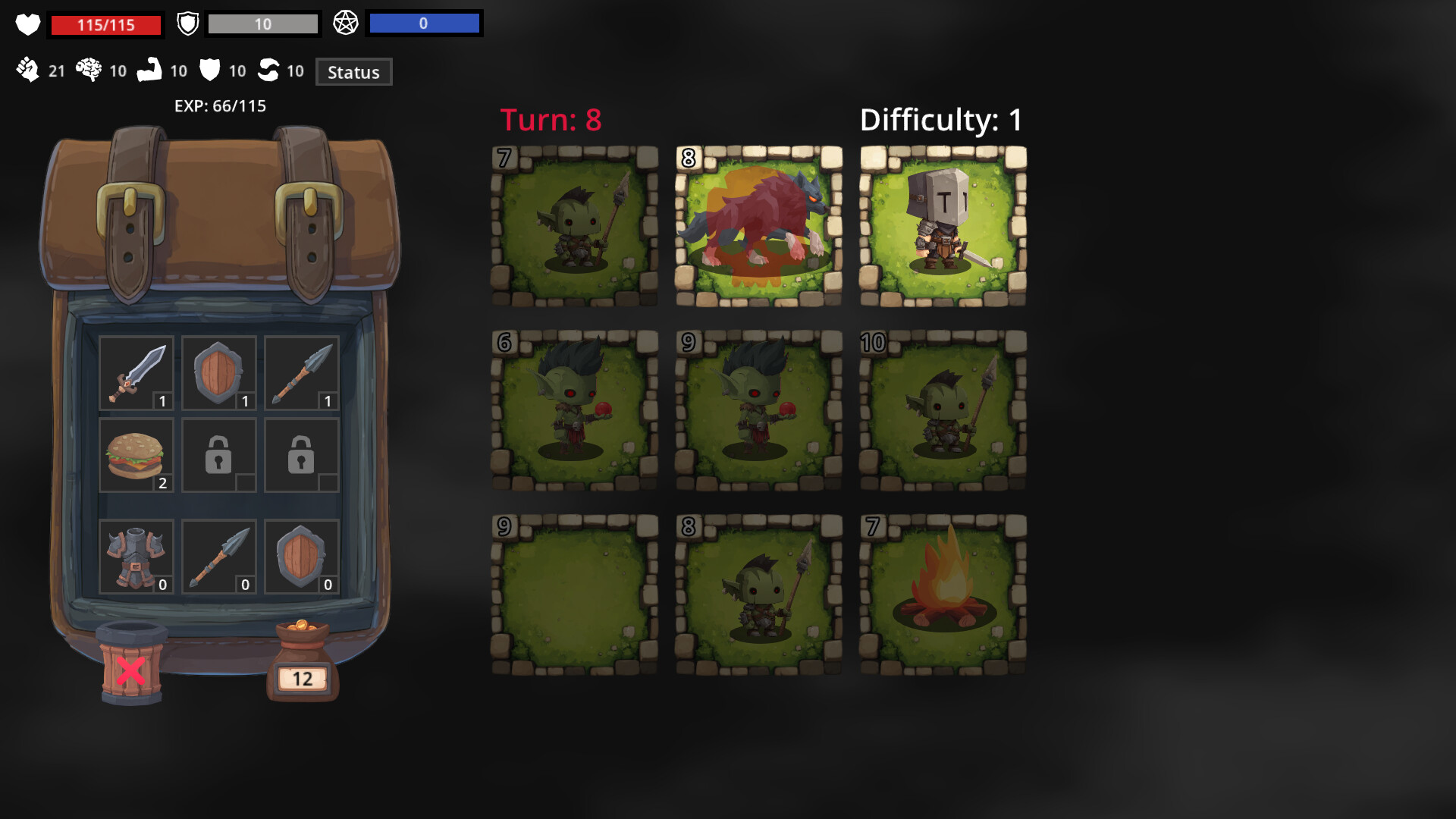Click the brain intelligence stat icon
1456x819 pixels.
pyautogui.click(x=90, y=70)
